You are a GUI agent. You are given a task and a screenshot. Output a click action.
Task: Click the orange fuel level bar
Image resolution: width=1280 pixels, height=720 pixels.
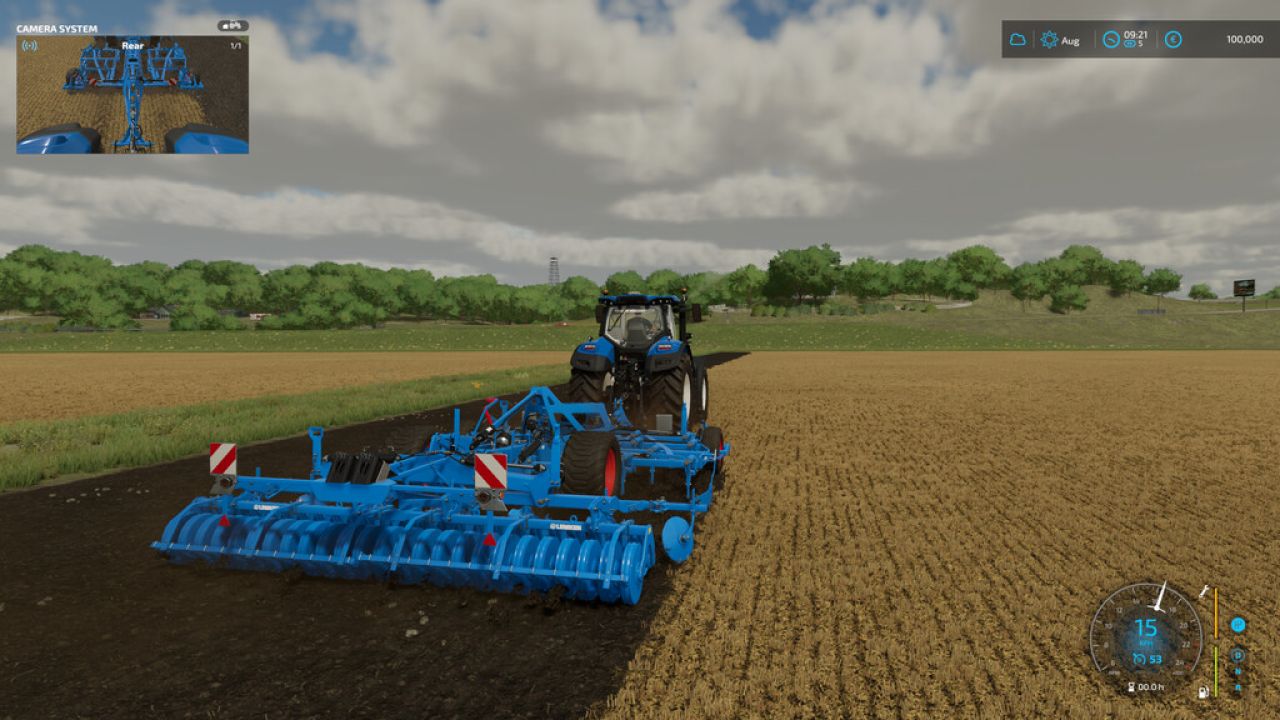tap(1216, 612)
